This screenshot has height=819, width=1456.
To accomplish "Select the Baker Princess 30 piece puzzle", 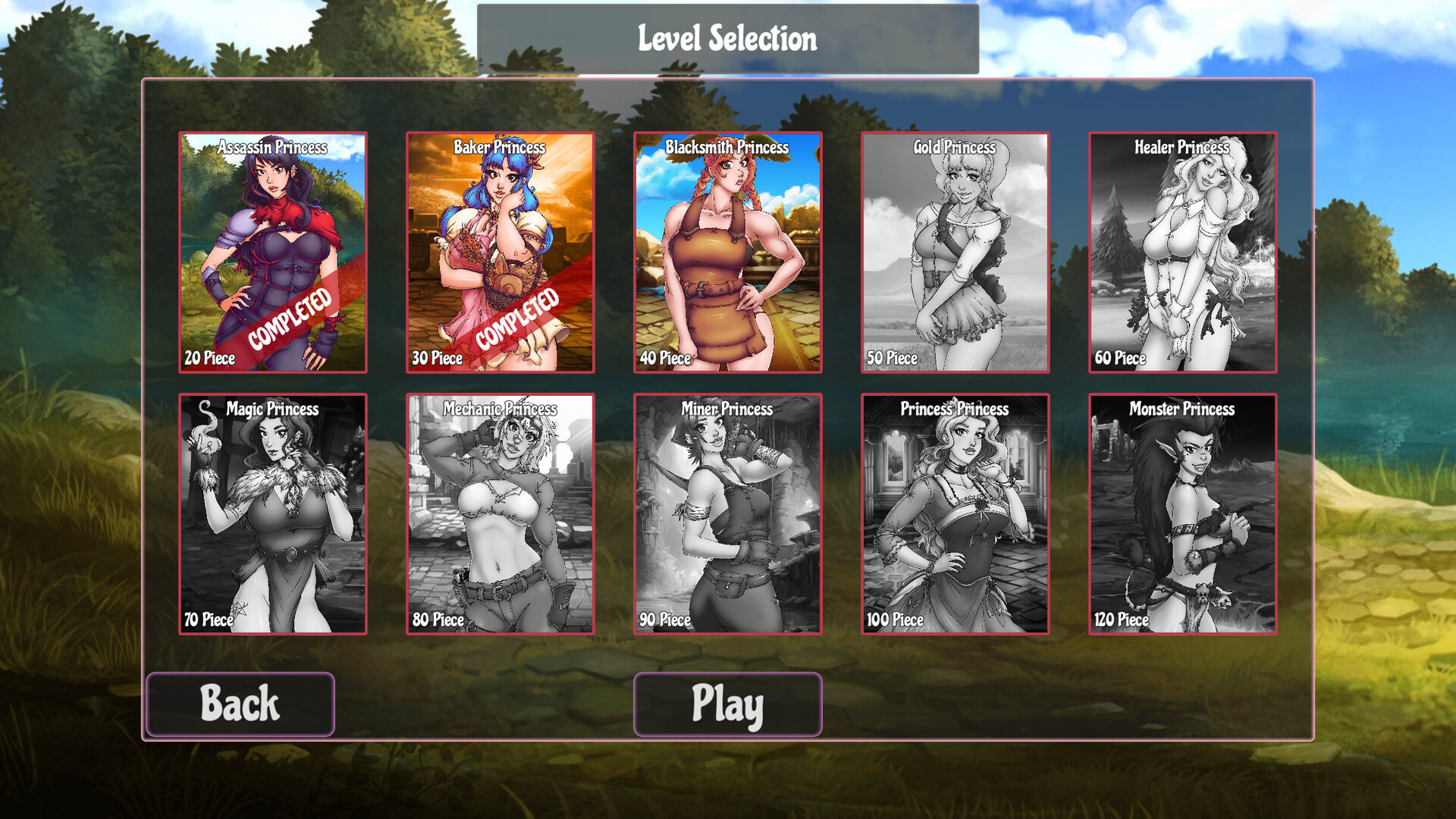I will click(x=500, y=253).
